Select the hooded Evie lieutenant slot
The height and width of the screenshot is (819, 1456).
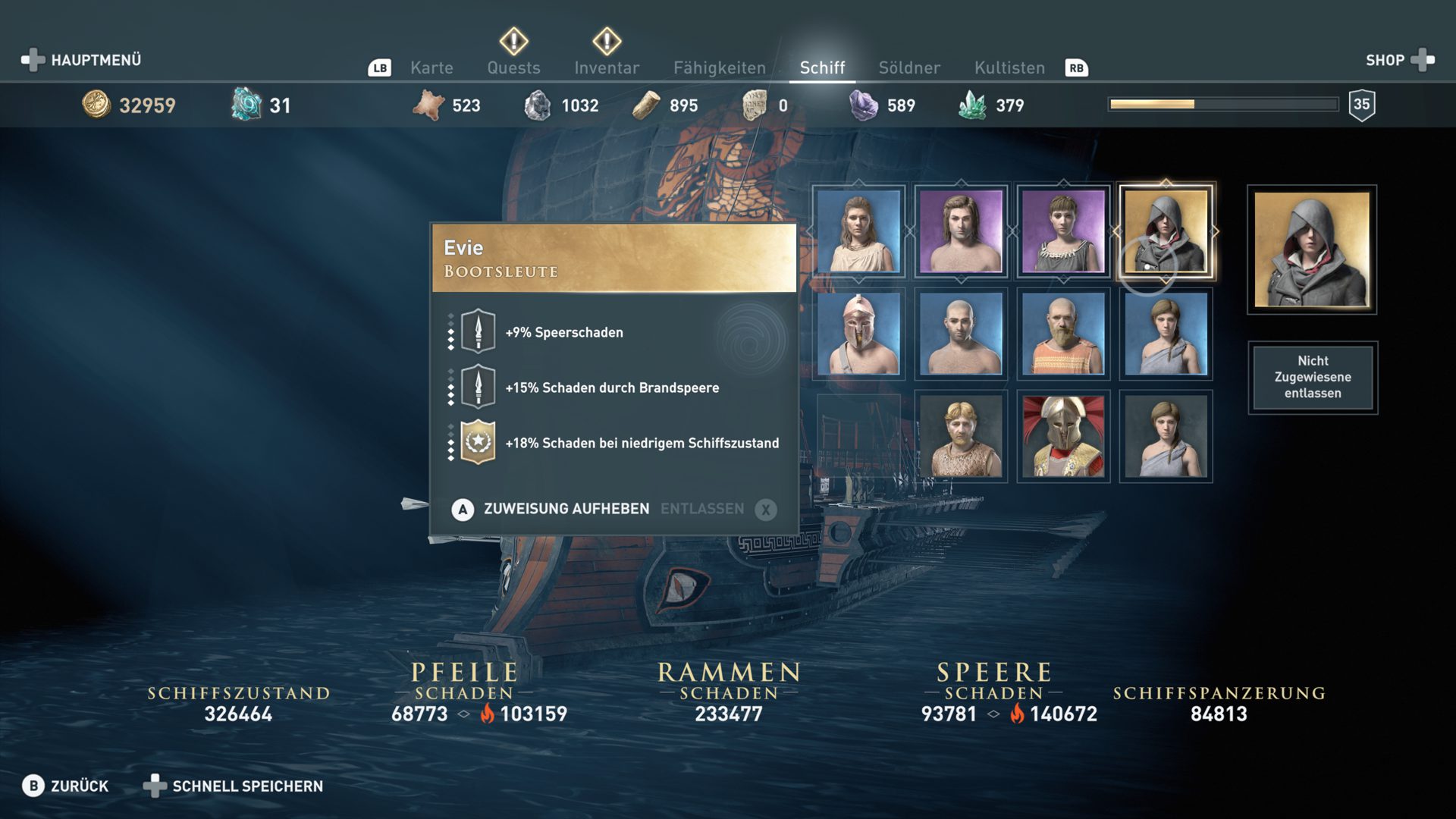tap(1166, 231)
